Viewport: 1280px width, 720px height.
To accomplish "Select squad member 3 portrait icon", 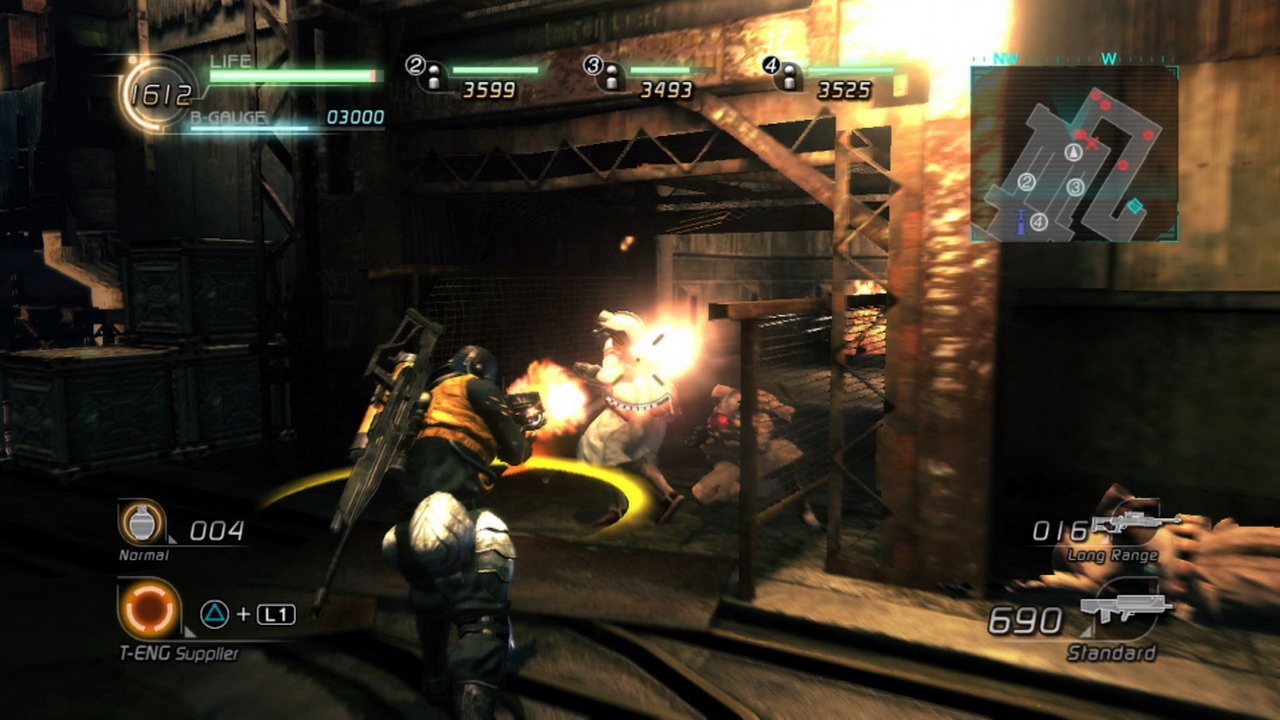I will [x=612, y=76].
